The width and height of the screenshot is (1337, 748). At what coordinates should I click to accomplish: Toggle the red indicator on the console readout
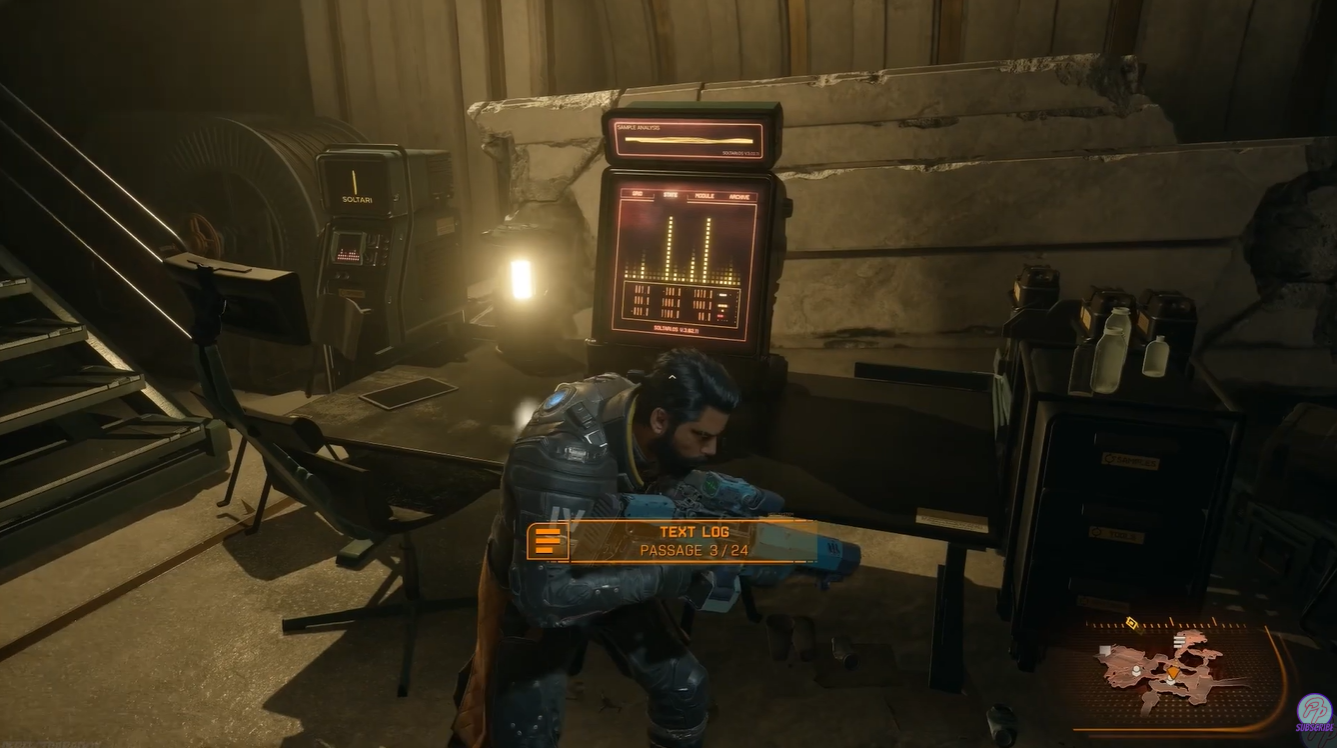(x=720, y=315)
